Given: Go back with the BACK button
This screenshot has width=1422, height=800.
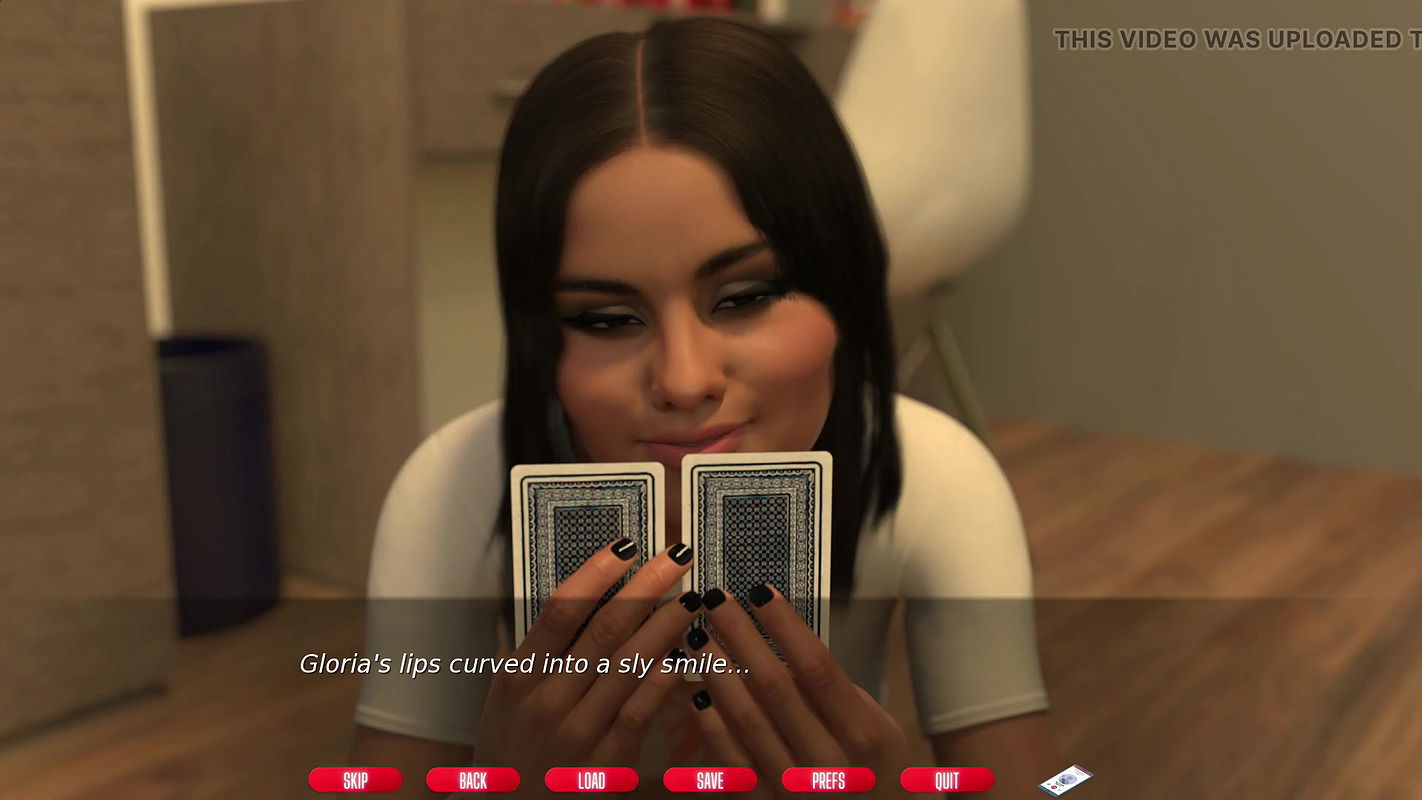Looking at the screenshot, I should 473,780.
